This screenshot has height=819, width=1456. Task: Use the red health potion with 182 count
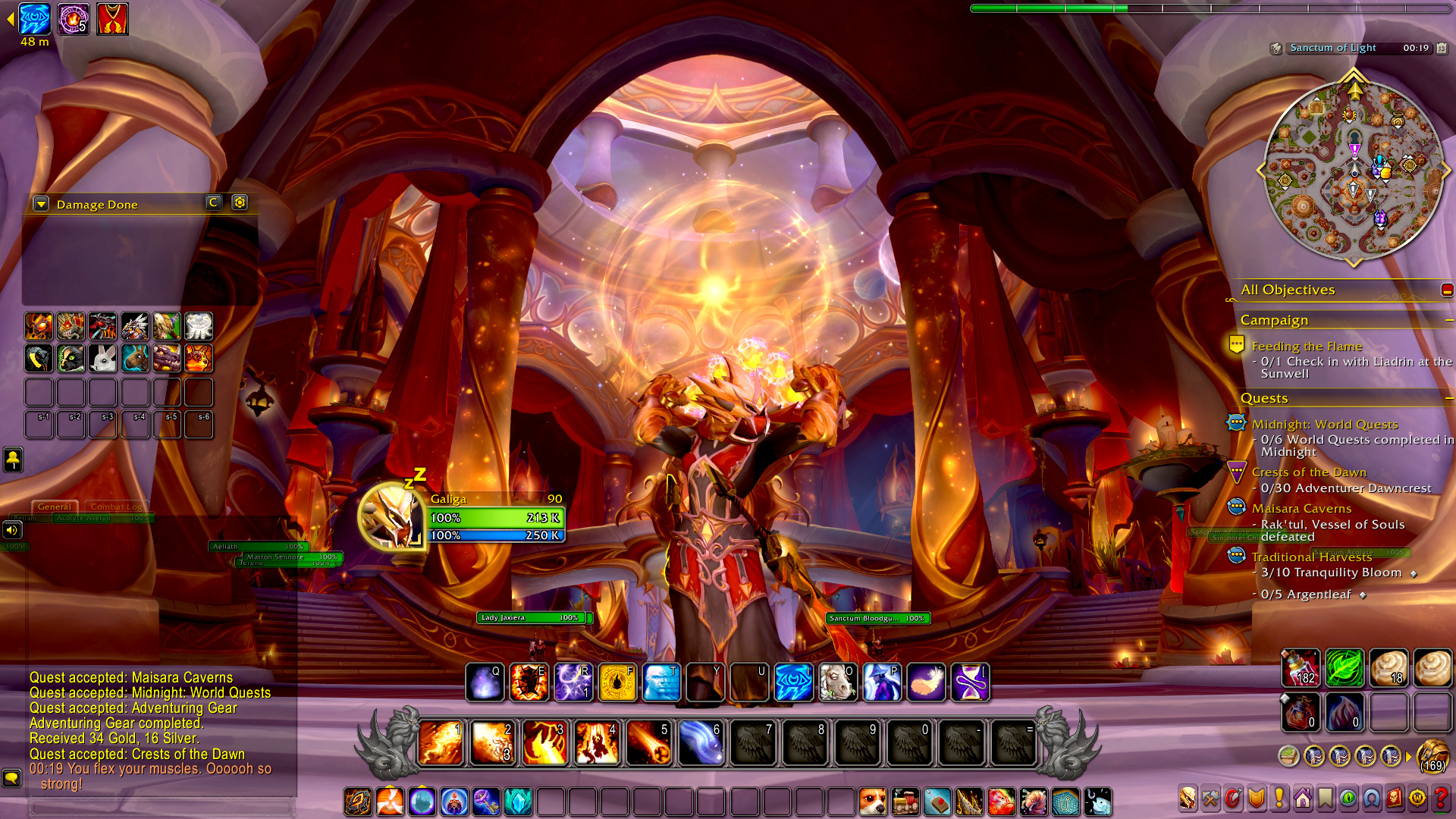click(x=1300, y=668)
